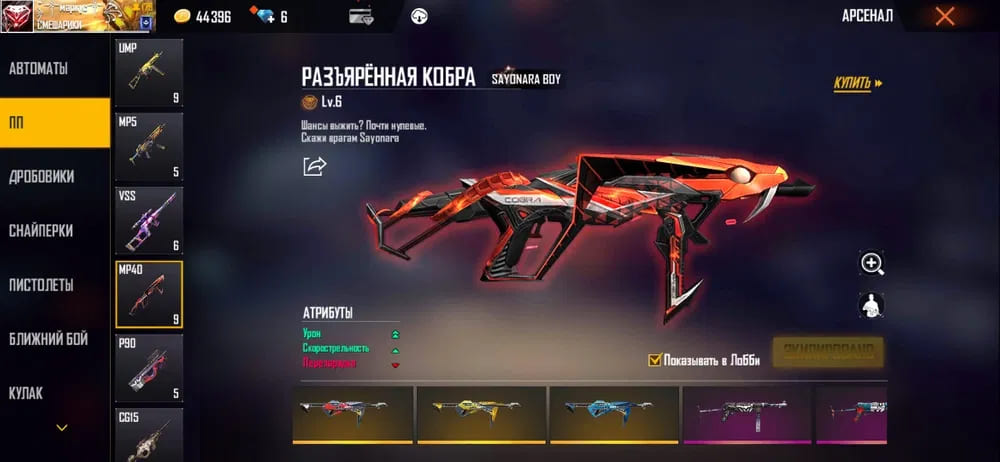
Task: Select the yellow MP40 skin thumbnail
Action: pyautogui.click(x=480, y=413)
